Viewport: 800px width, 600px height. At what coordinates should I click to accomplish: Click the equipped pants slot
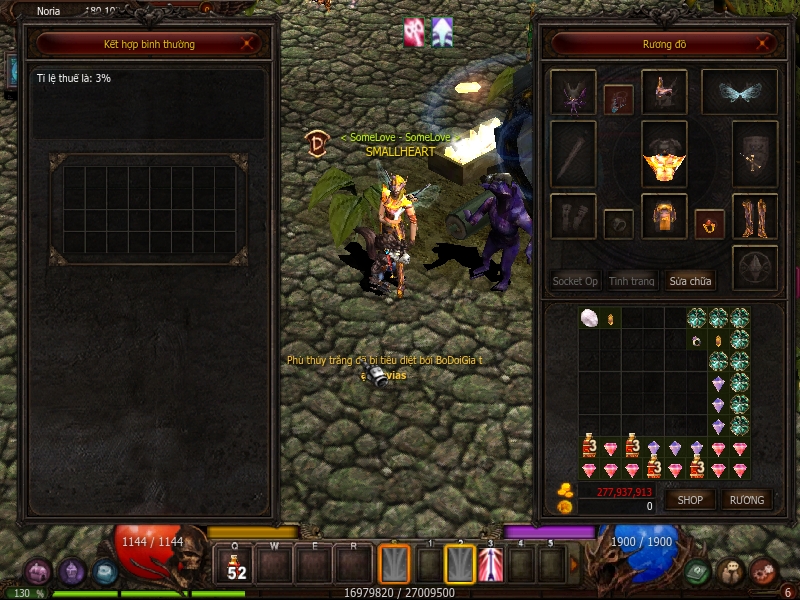pos(663,216)
